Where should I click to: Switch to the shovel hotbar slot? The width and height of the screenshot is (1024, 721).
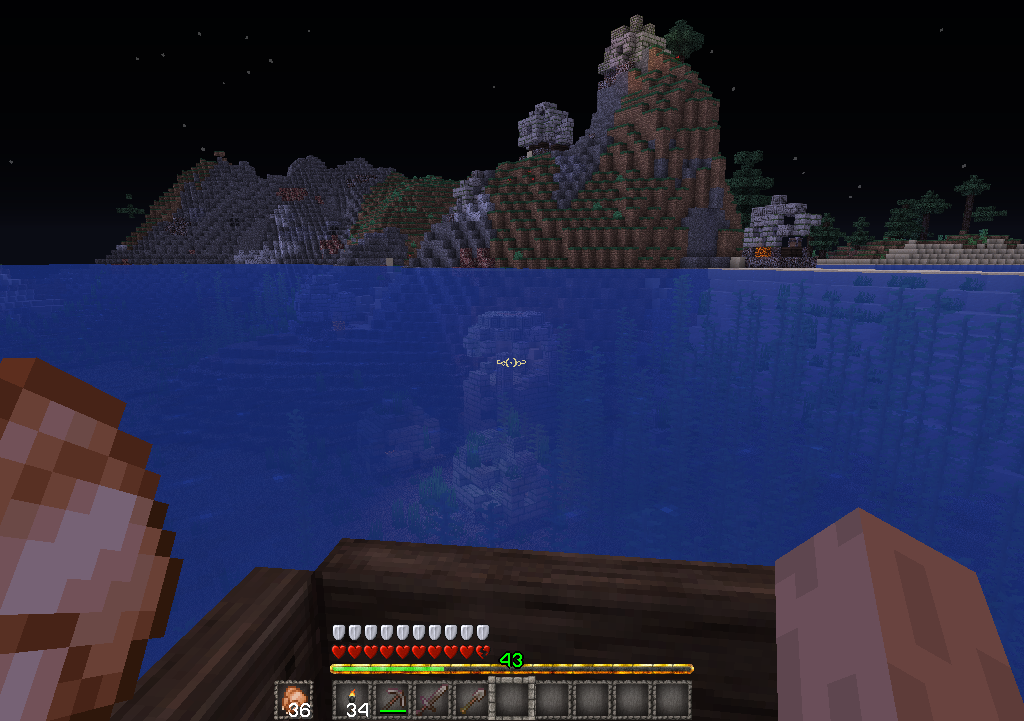pos(472,700)
